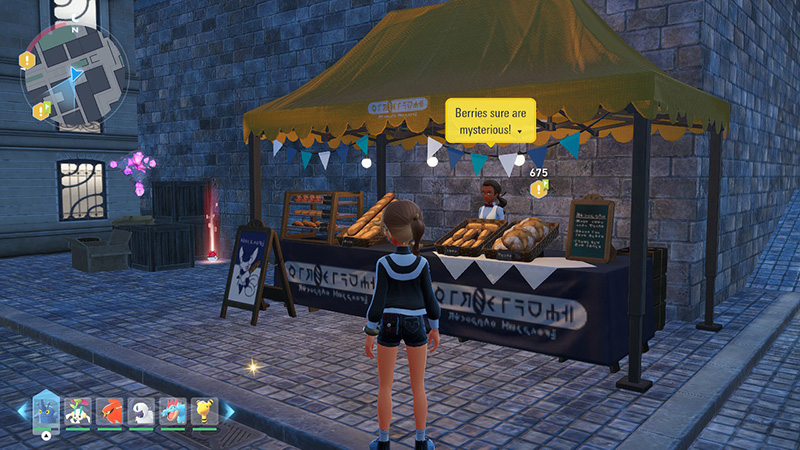Click the 675 distance quest marker

[x=538, y=188]
